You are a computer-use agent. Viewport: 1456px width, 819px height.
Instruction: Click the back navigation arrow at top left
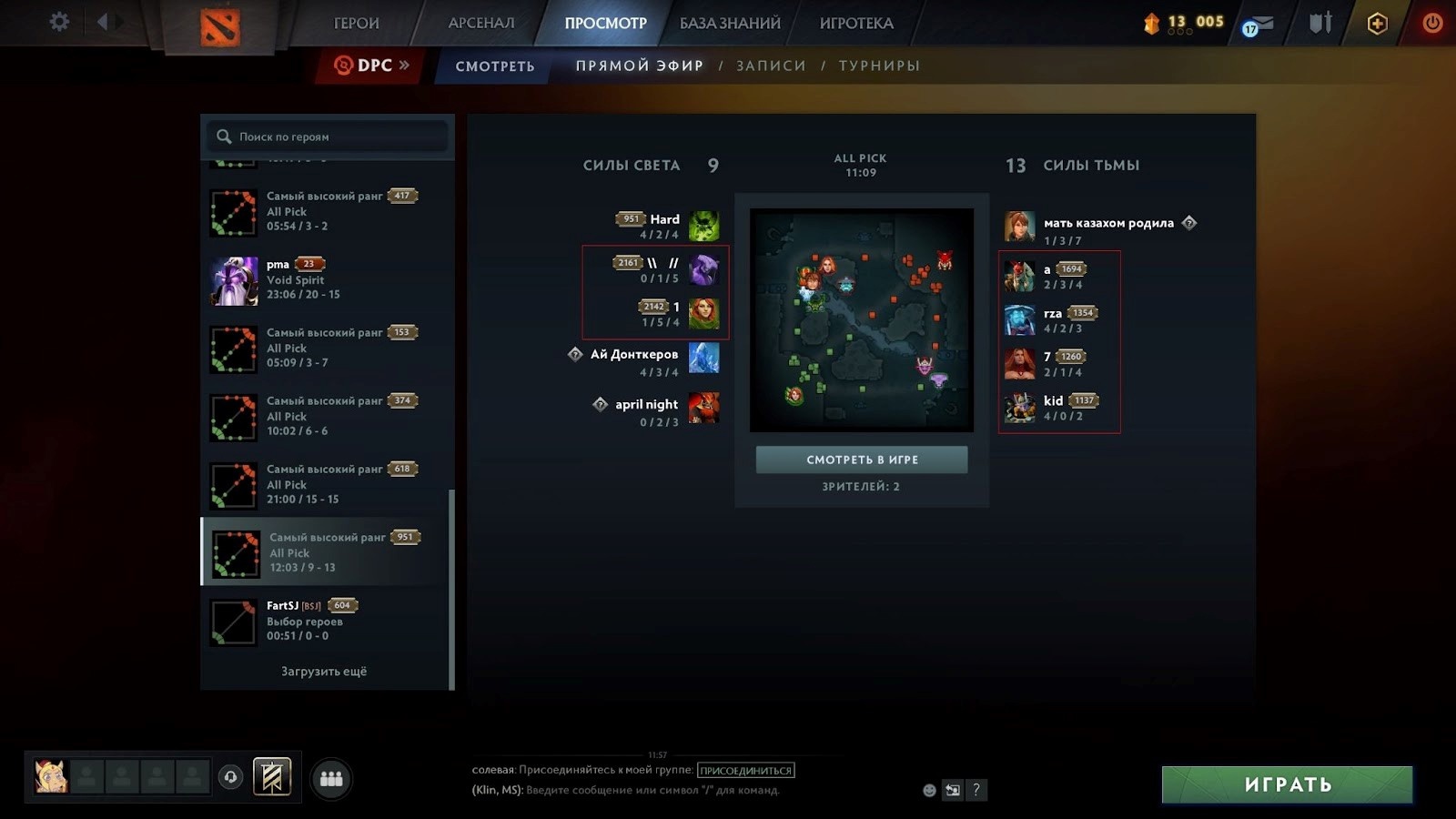(103, 21)
